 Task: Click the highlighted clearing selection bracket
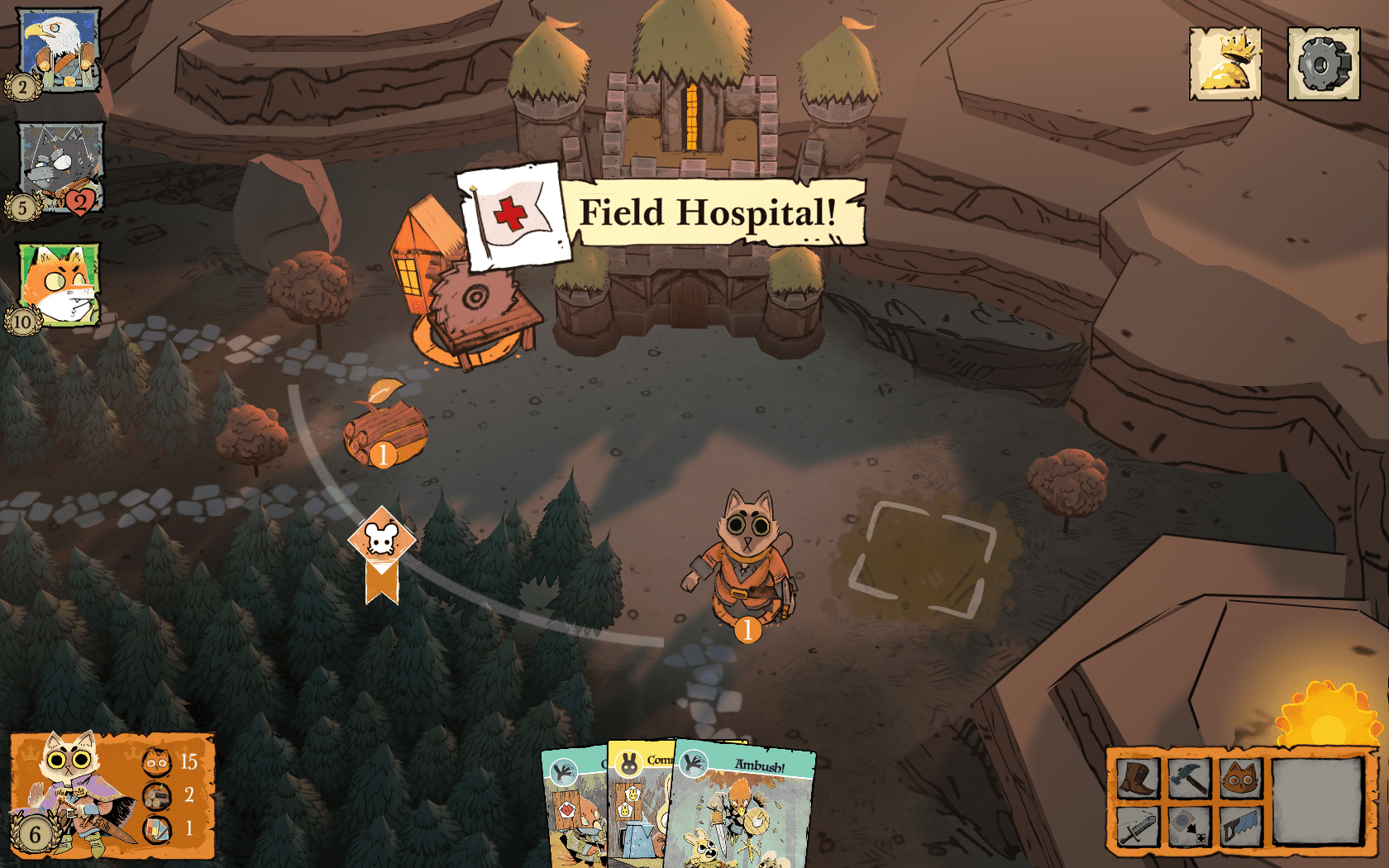pos(918,556)
